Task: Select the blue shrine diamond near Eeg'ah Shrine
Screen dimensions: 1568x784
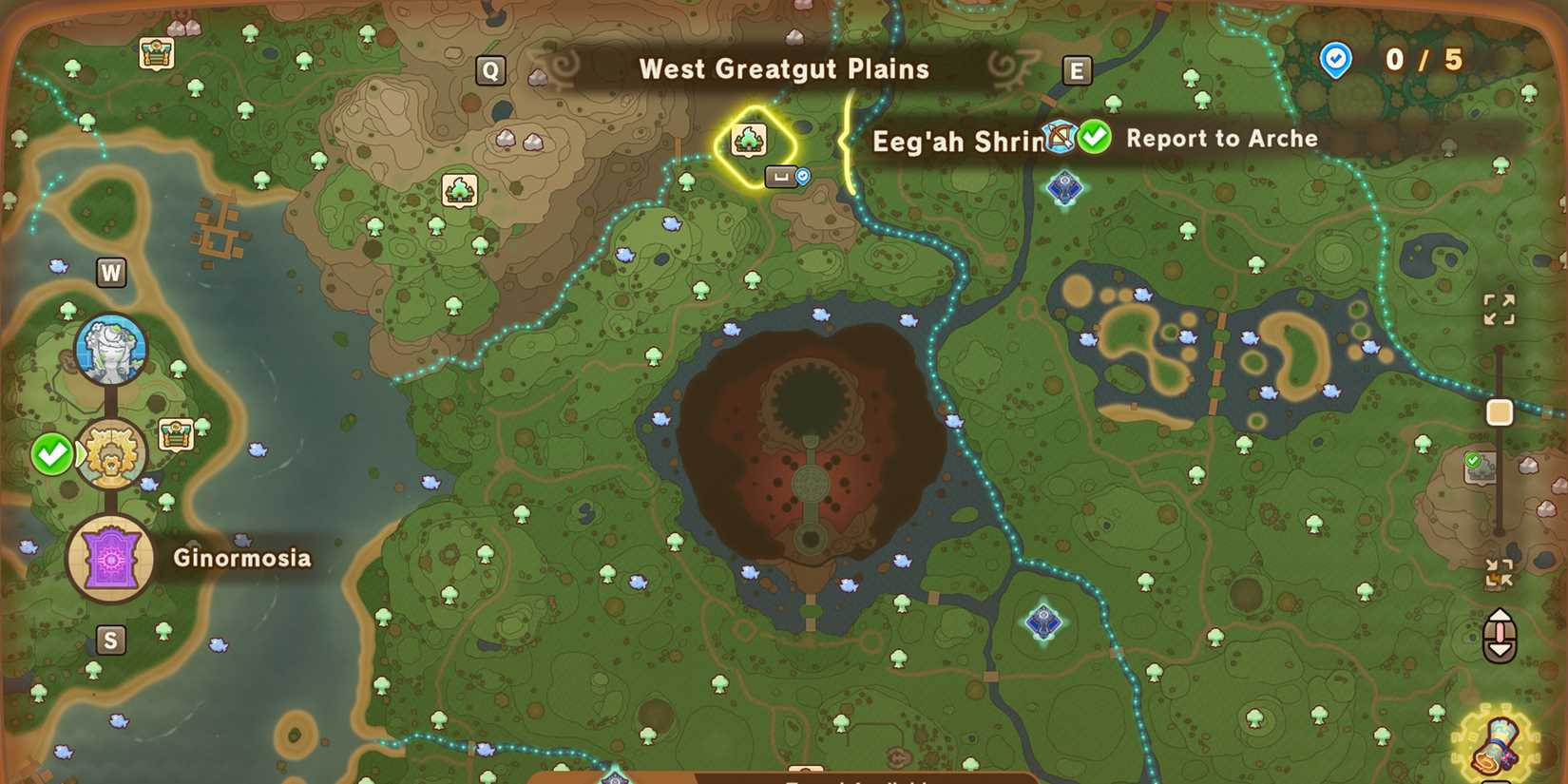Action: 1064,187
